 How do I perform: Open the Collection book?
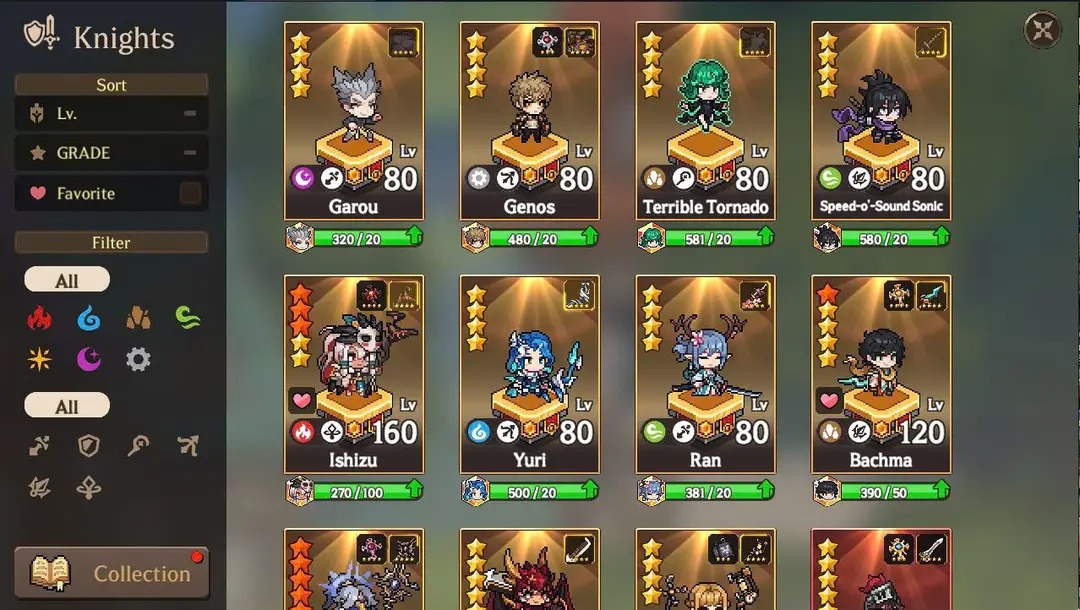click(111, 573)
